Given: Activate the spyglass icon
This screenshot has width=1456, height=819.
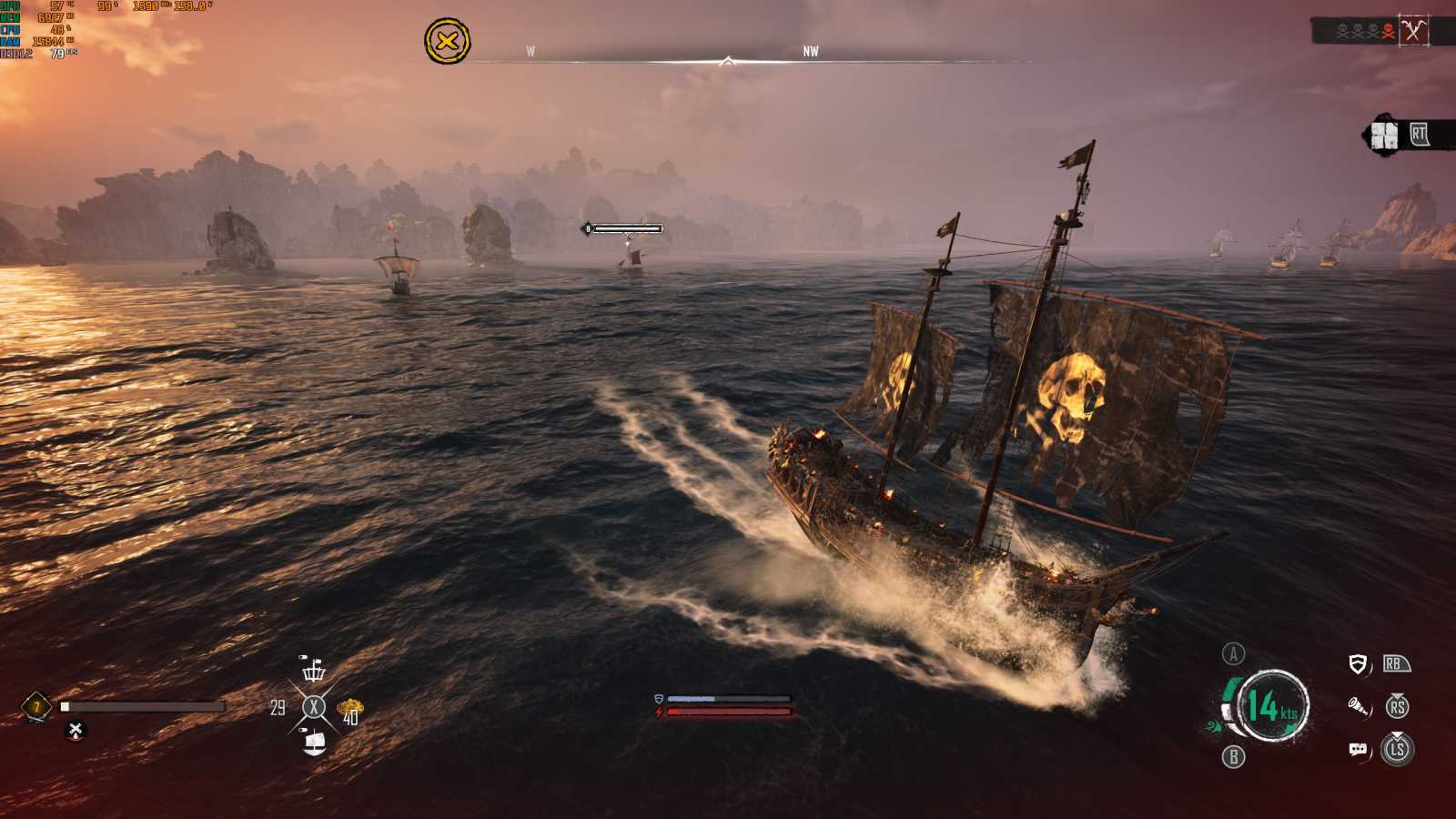Looking at the screenshot, I should click(1358, 706).
